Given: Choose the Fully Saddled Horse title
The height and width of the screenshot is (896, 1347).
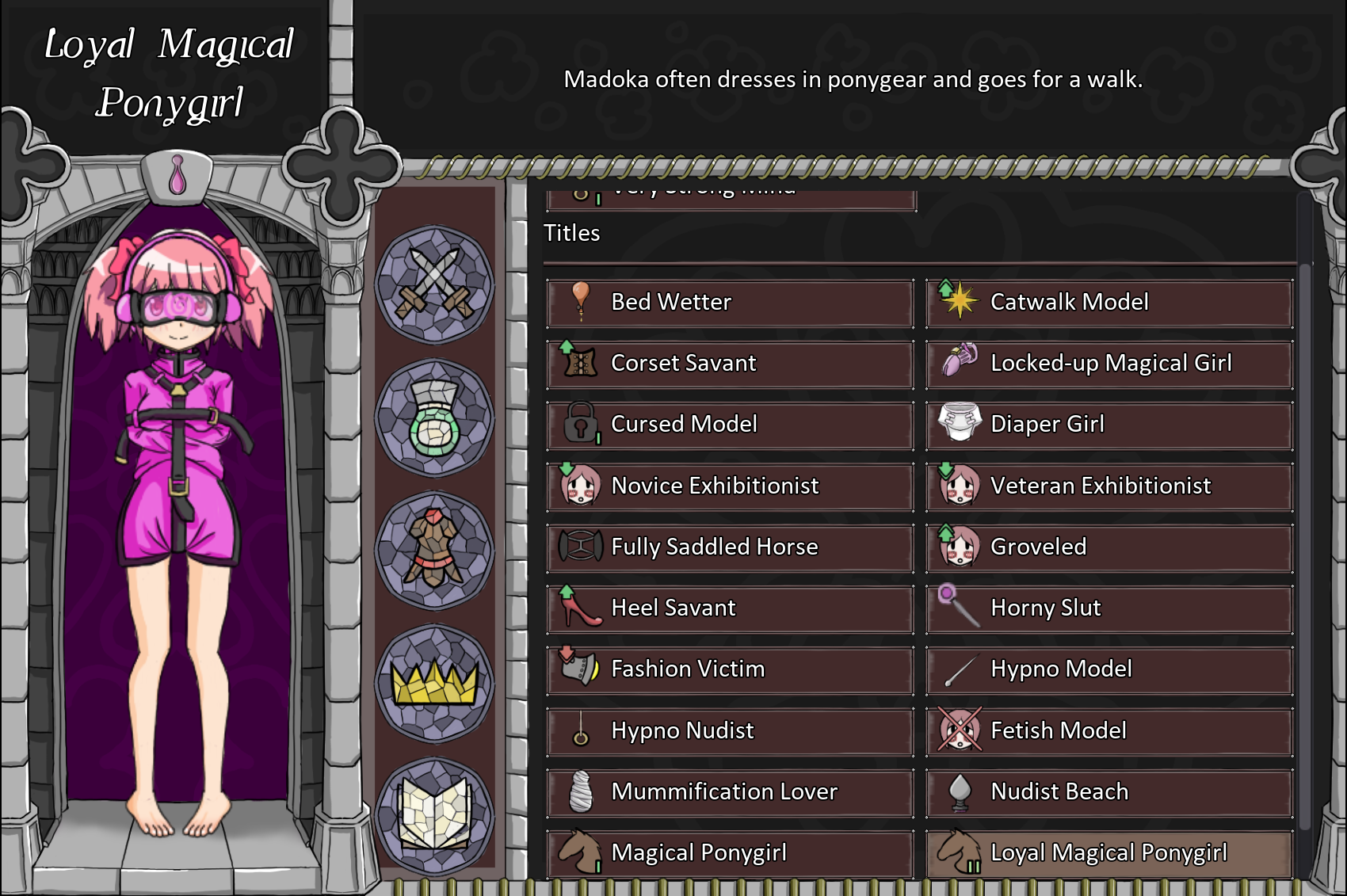Looking at the screenshot, I should 730,547.
